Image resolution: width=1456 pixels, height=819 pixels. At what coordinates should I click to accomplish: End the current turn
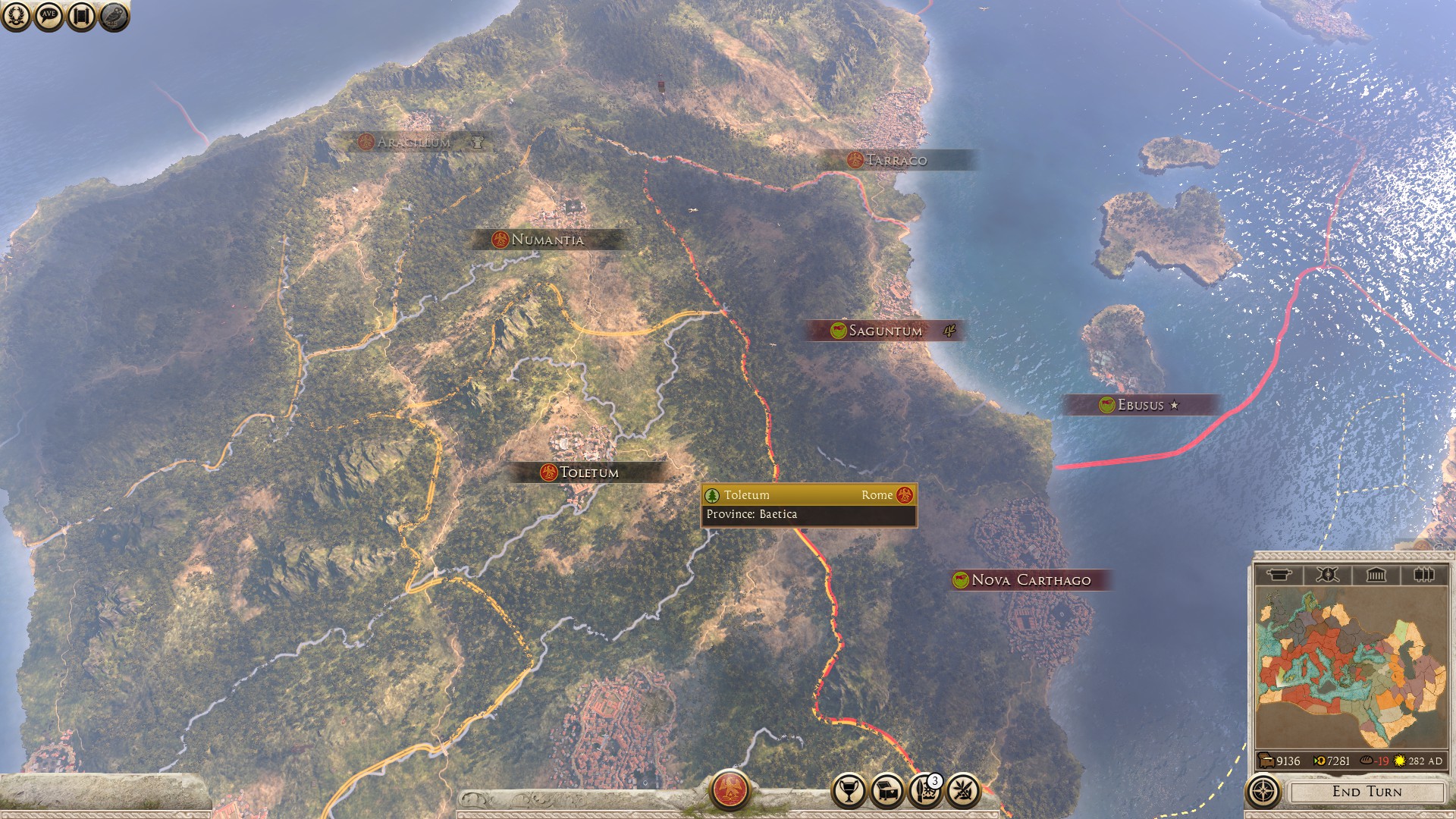1367,792
